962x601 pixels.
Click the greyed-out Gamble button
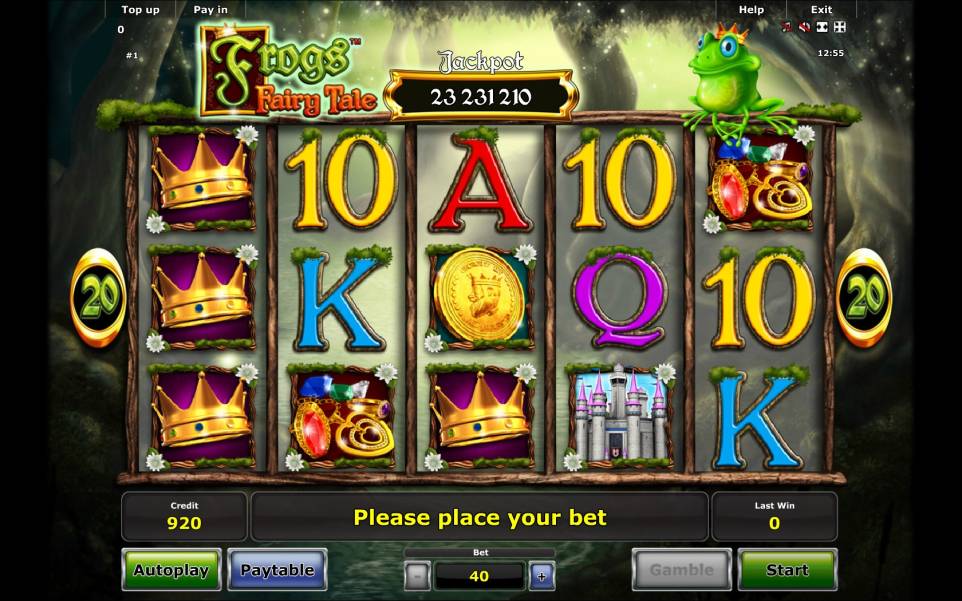pos(682,570)
